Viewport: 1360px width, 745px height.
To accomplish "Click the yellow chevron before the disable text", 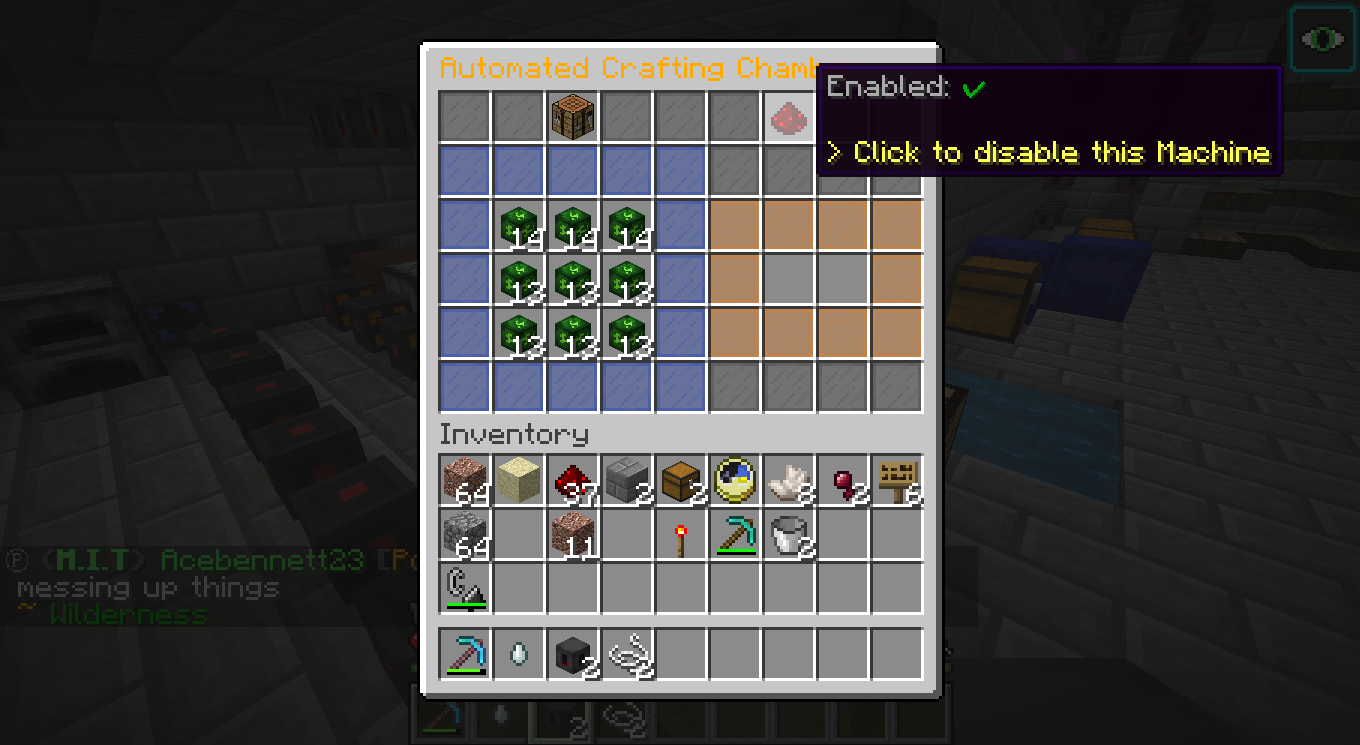I will click(x=833, y=152).
